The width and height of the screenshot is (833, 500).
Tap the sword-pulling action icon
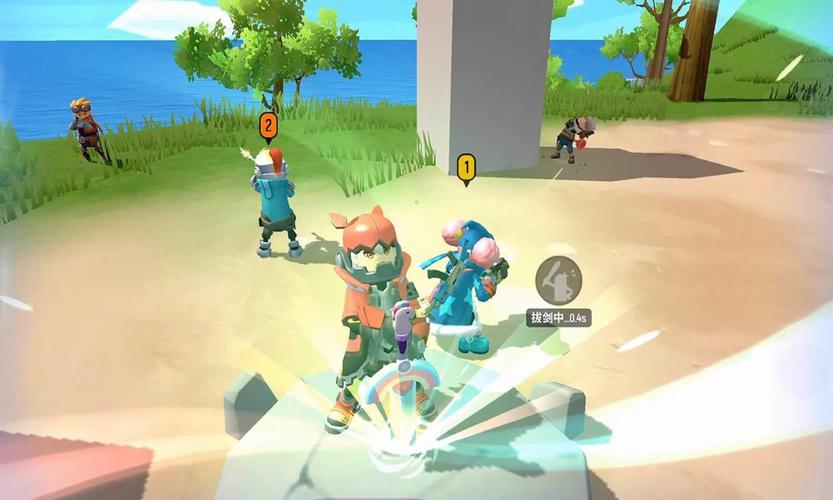[x=559, y=281]
